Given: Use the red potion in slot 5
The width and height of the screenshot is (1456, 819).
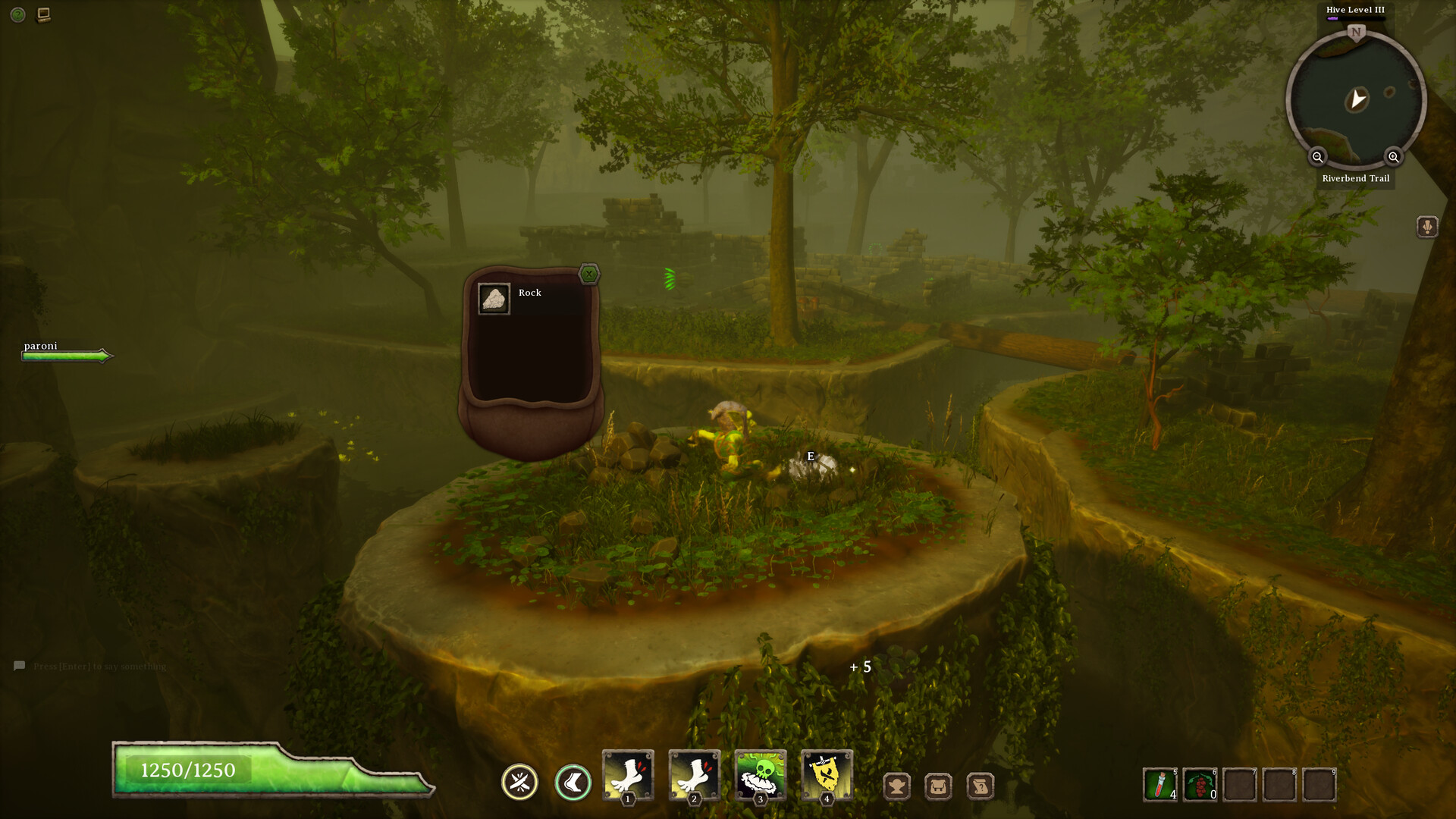Looking at the screenshot, I should pos(1160,785).
